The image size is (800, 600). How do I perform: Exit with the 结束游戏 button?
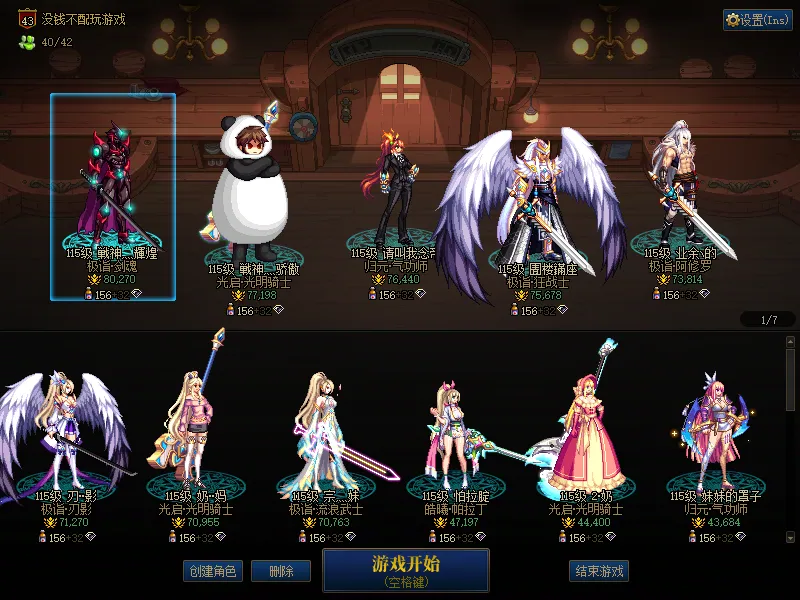[x=599, y=571]
